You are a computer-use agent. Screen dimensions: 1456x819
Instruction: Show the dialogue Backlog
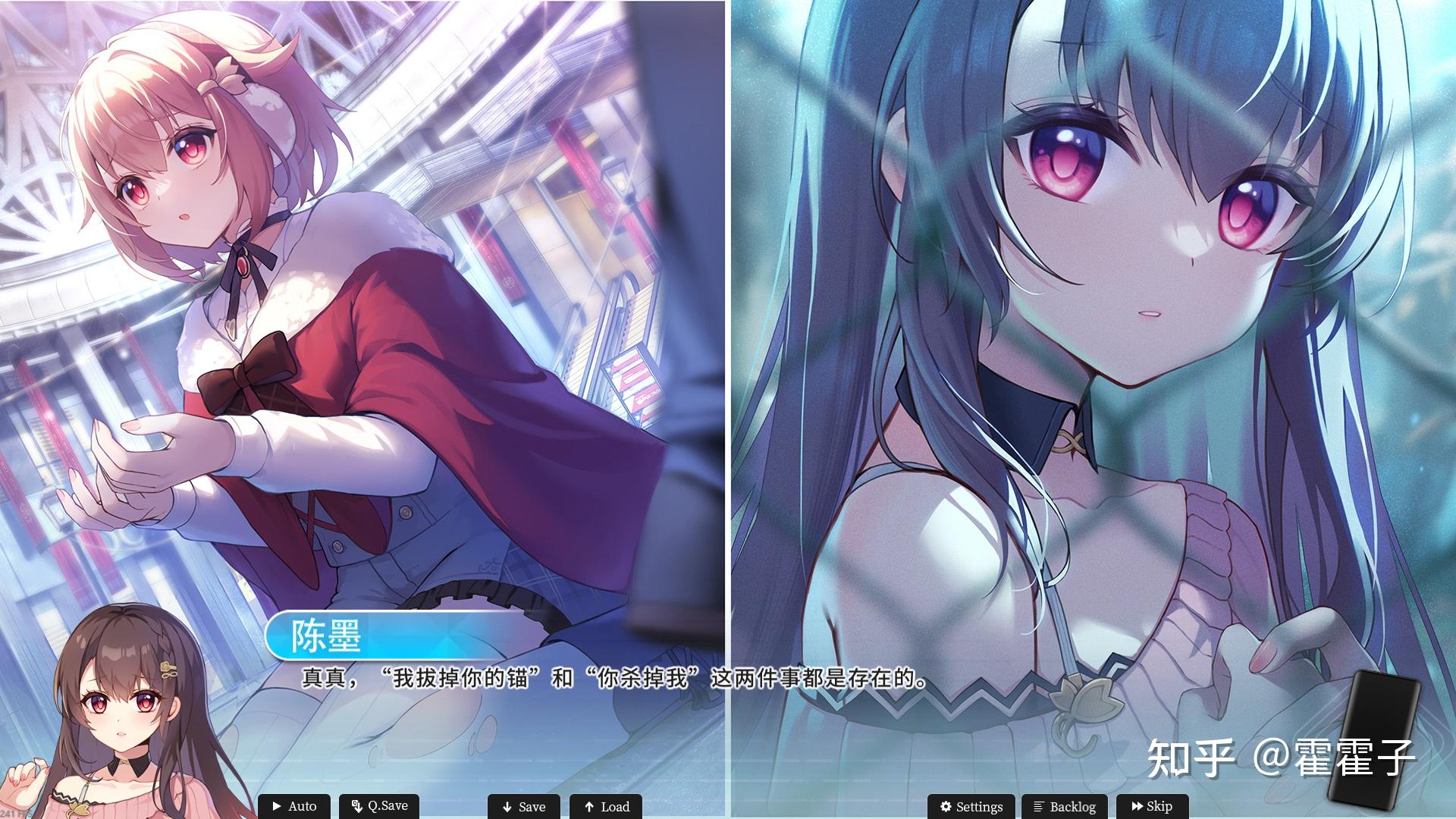pos(1064,807)
